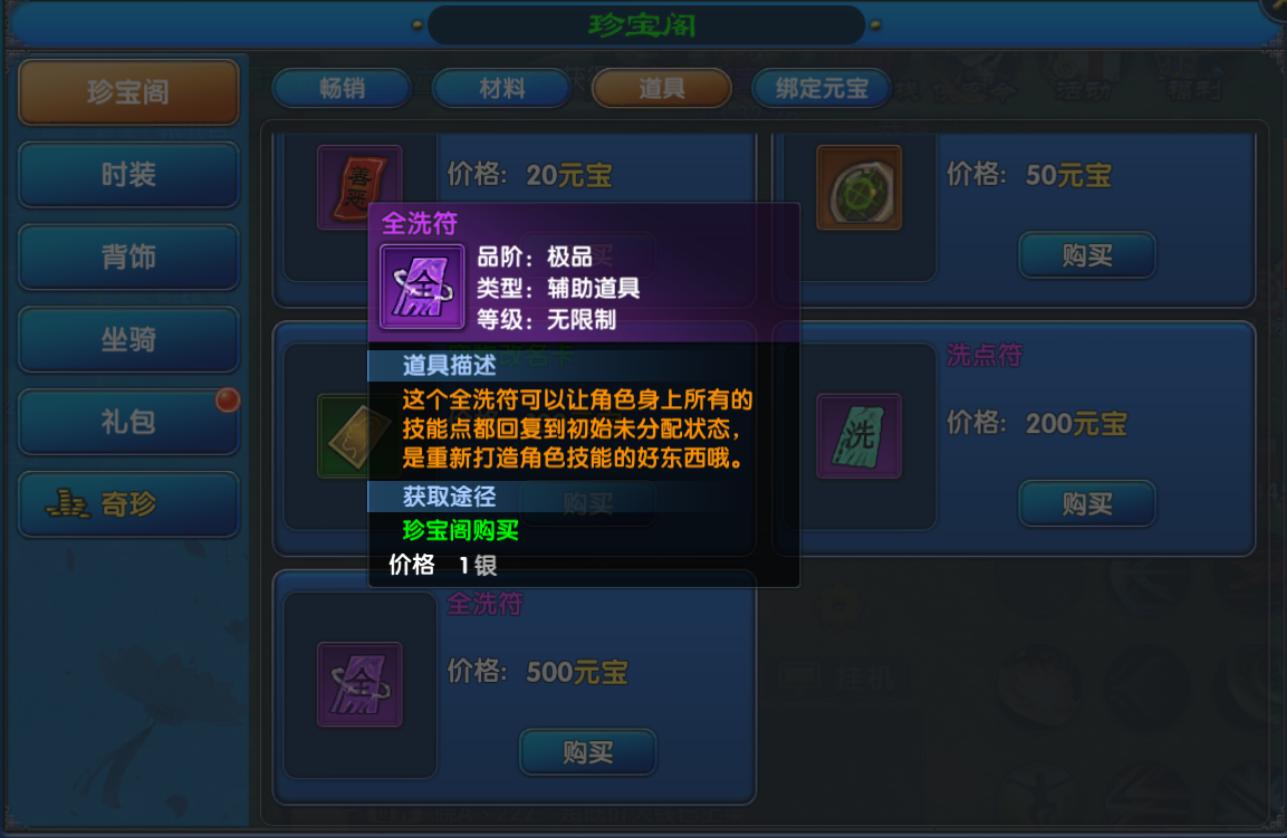The height and width of the screenshot is (838, 1287).
Task: Select 时装 in the left sidebar
Action: 128,174
